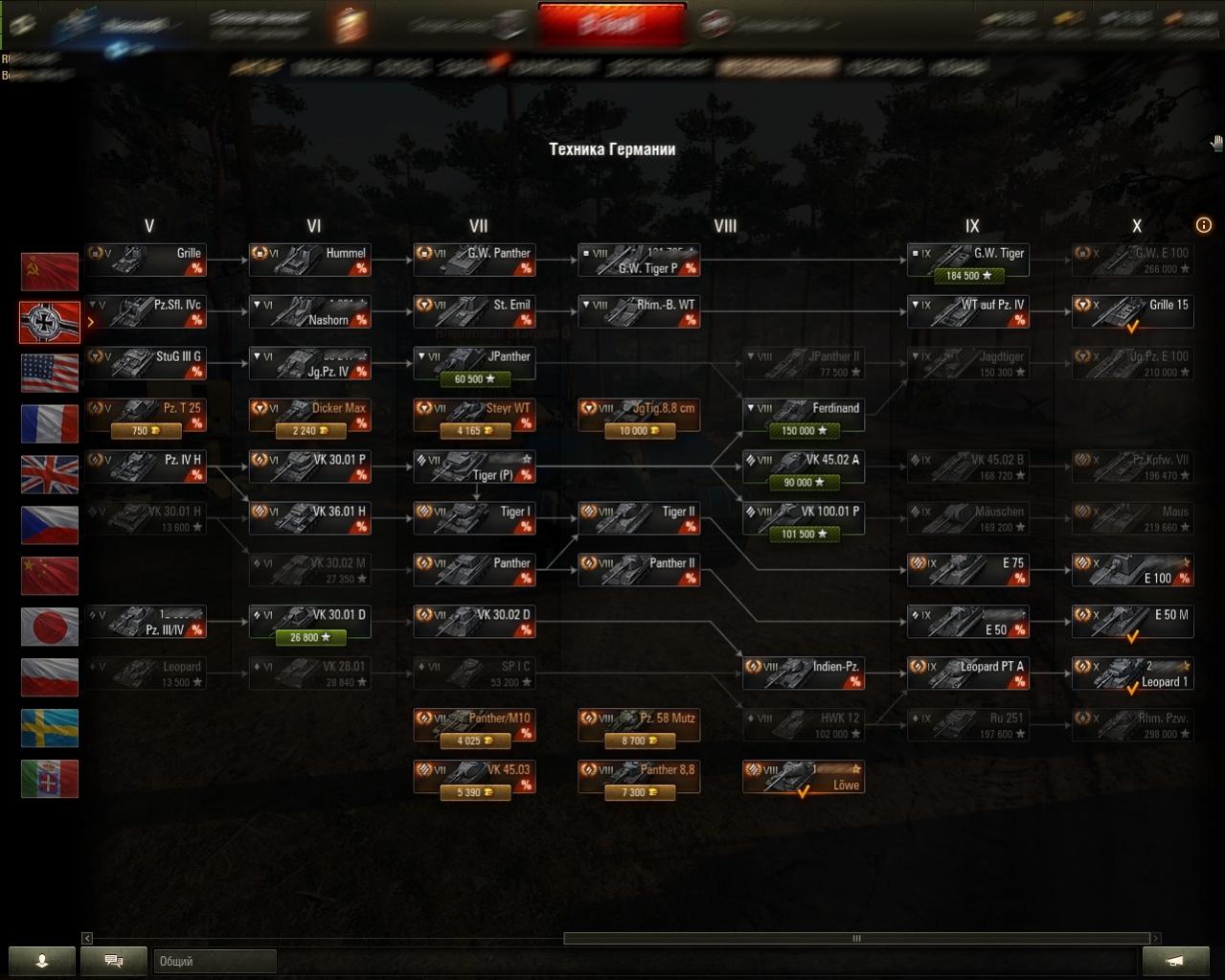Click the VK 30.01 D node
This screenshot has height=980, width=1225.
click(309, 622)
